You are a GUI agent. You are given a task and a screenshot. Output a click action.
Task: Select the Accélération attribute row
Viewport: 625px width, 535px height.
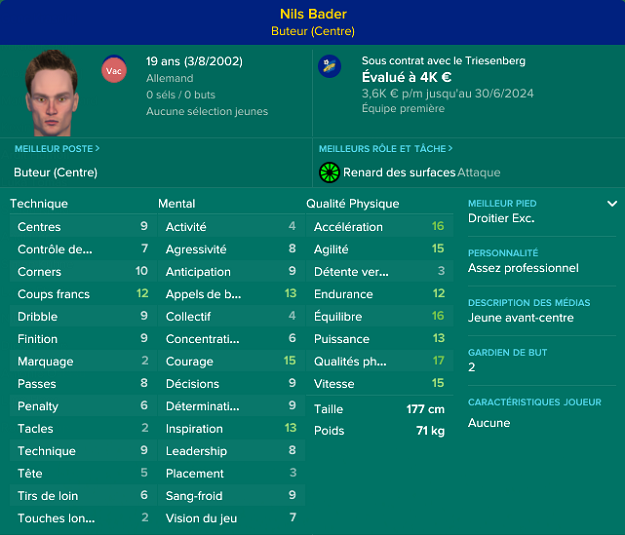pyautogui.click(x=378, y=227)
